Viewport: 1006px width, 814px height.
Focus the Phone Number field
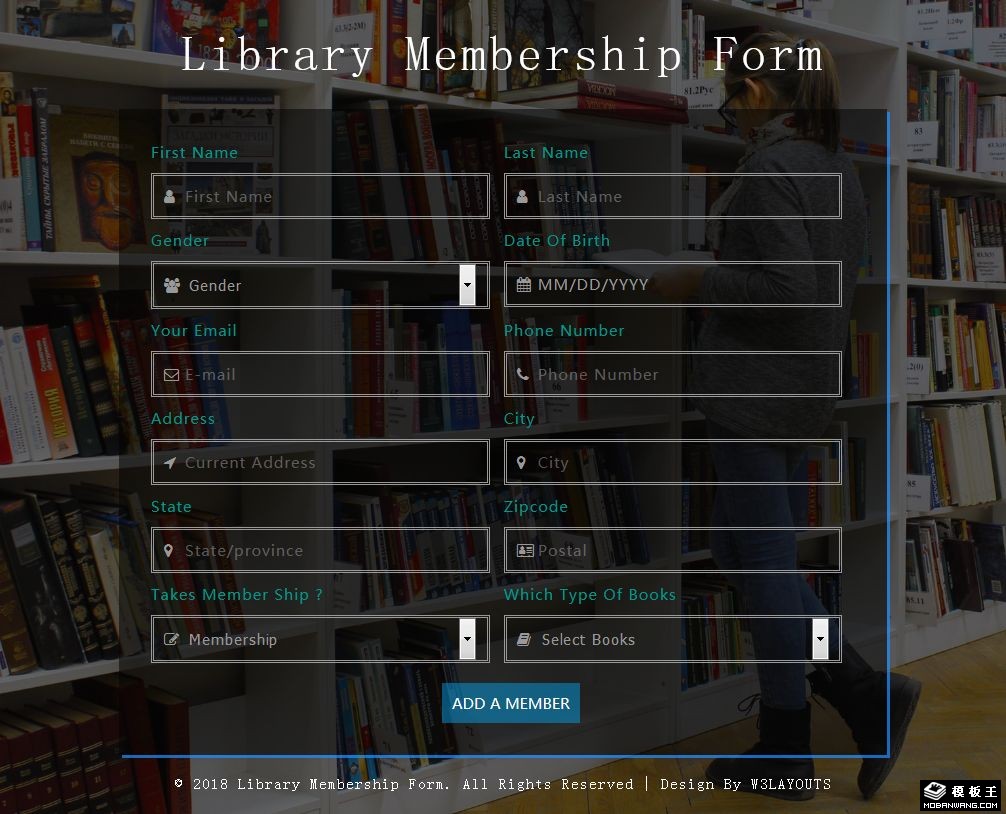tap(672, 374)
